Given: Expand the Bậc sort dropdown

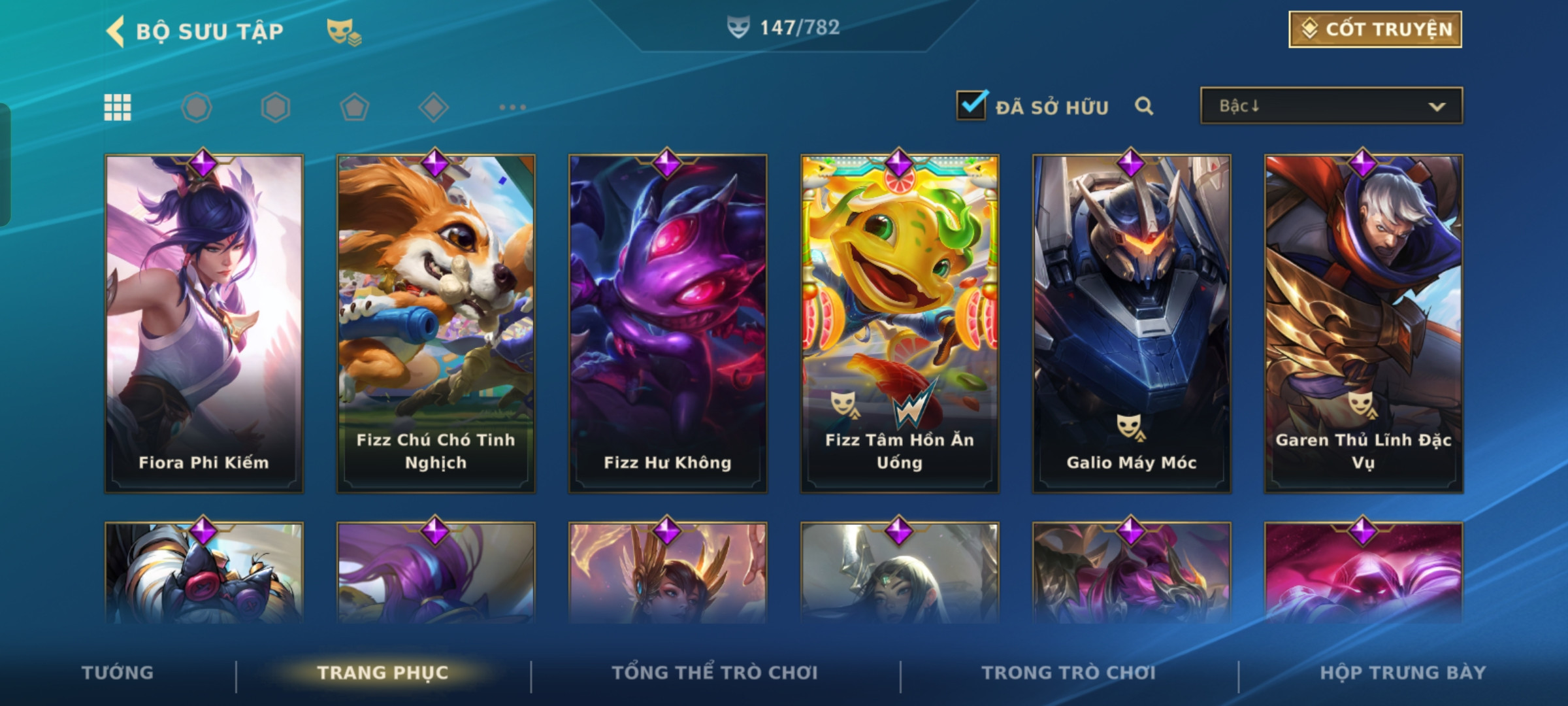Looking at the screenshot, I should coord(1331,106).
